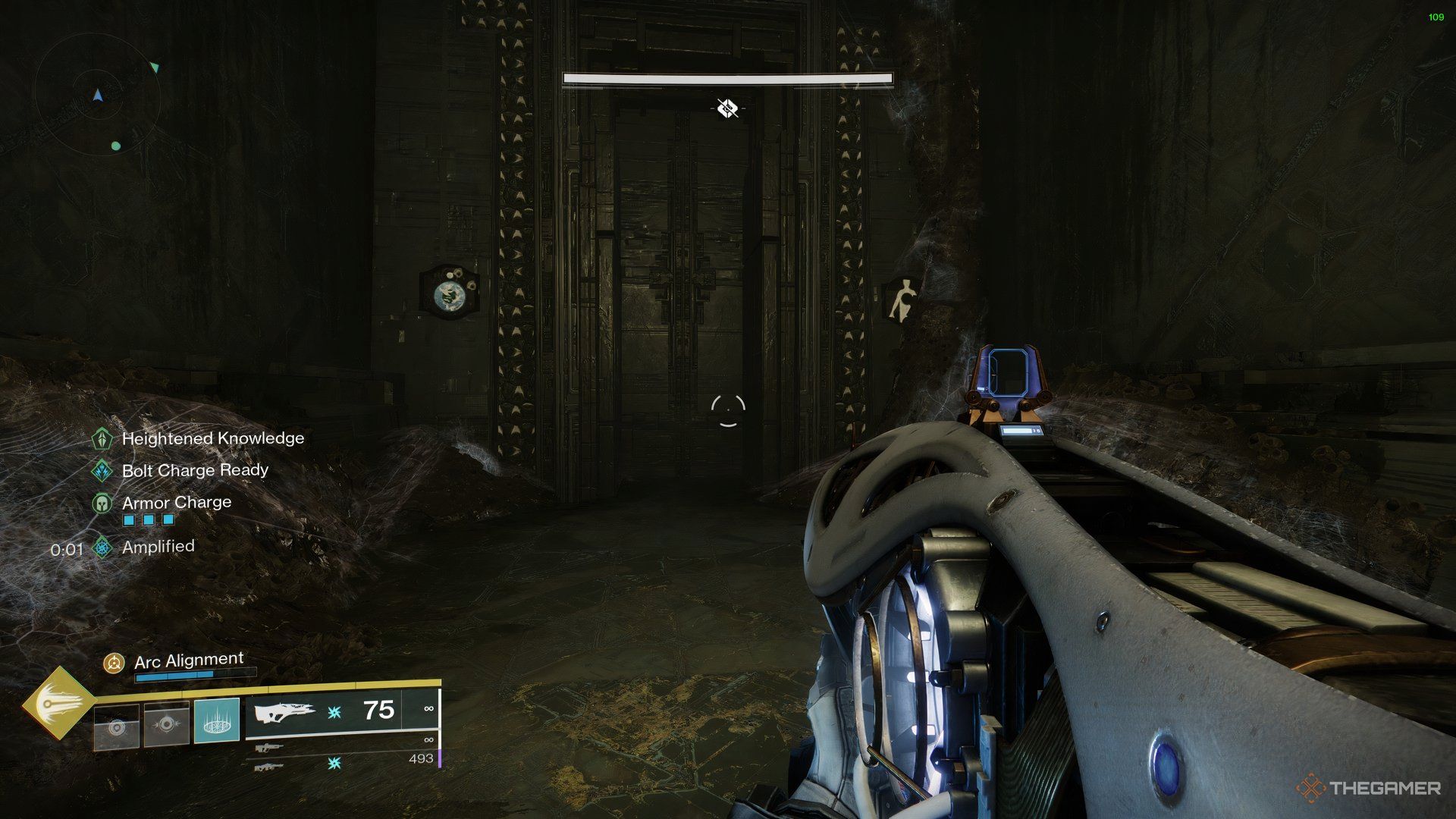The height and width of the screenshot is (819, 1456).
Task: Click the grey ability slot beside the Super diamond
Action: tap(116, 727)
